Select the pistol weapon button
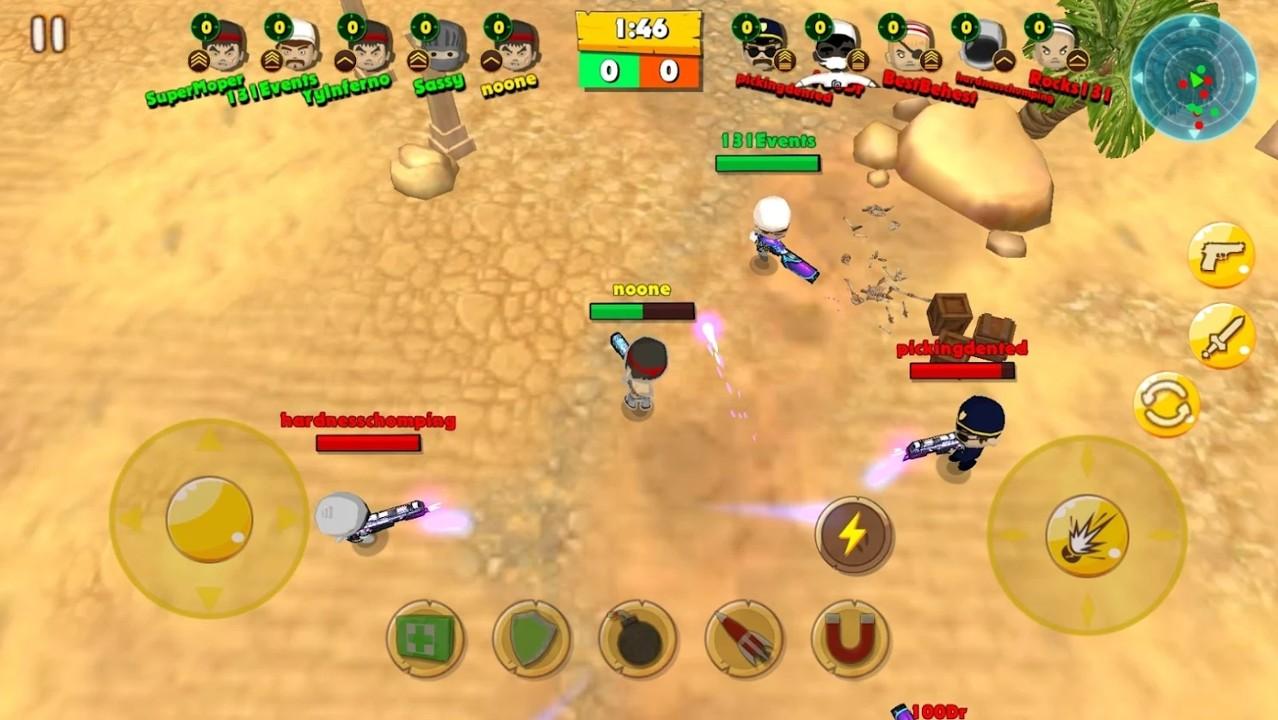Image resolution: width=1278 pixels, height=720 pixels. coord(1221,255)
